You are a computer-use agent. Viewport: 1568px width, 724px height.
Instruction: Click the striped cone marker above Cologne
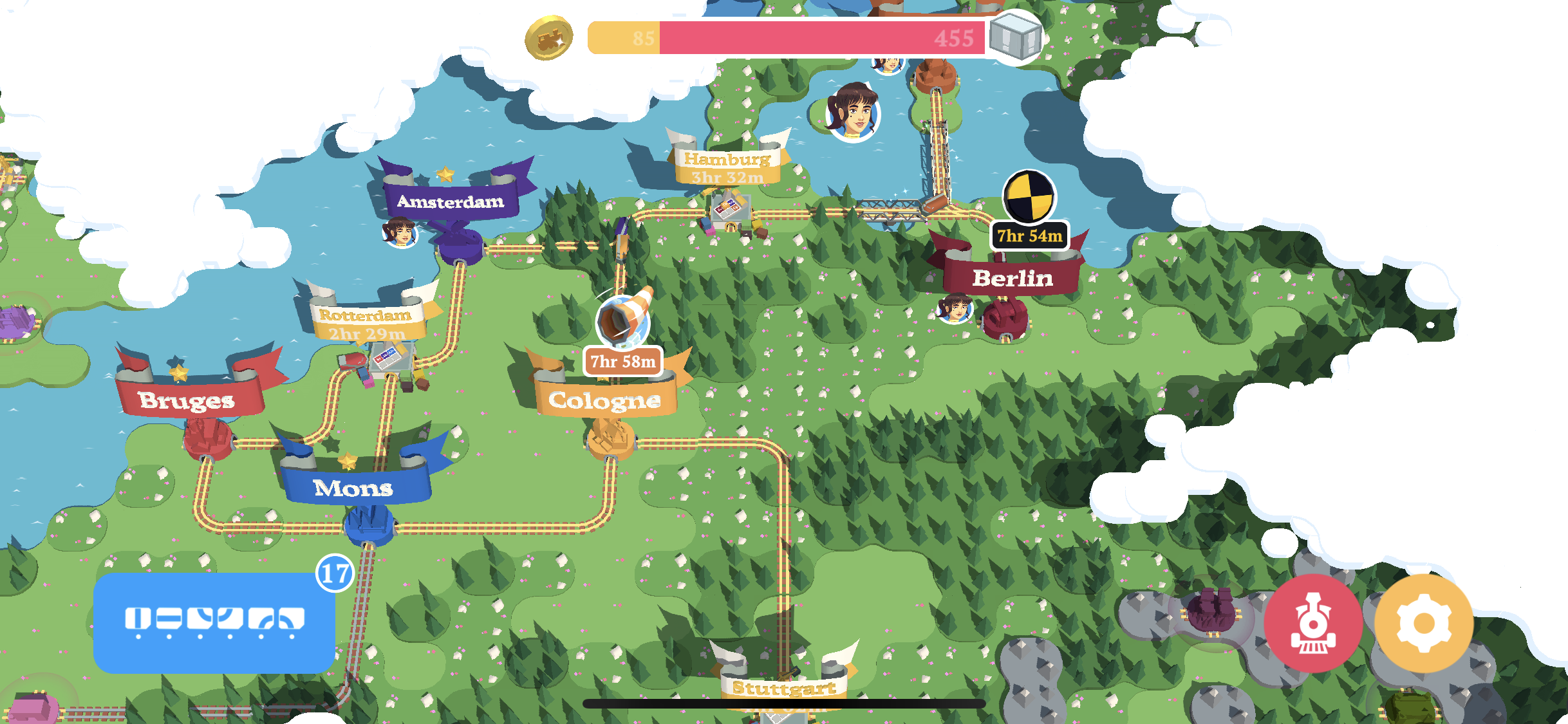tap(623, 320)
